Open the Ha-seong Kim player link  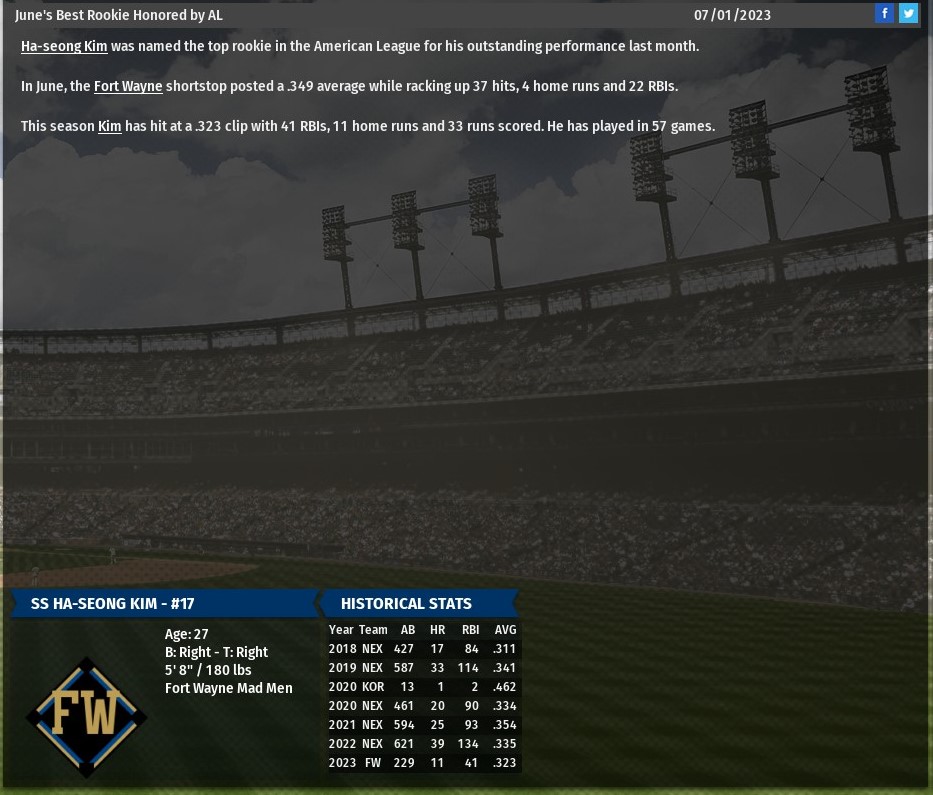tap(64, 47)
